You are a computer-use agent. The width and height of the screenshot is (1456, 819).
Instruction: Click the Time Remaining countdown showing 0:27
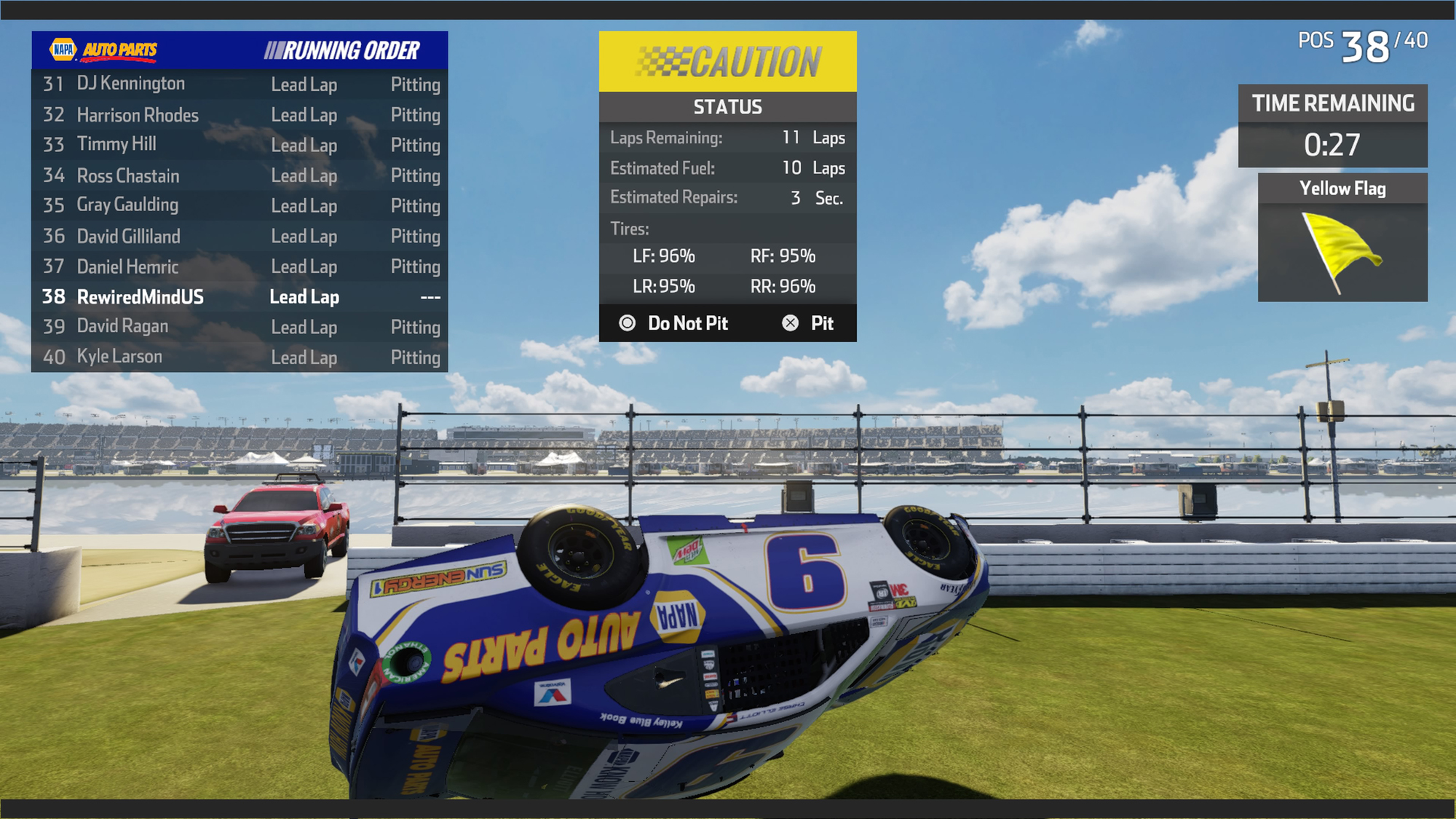tap(1332, 144)
